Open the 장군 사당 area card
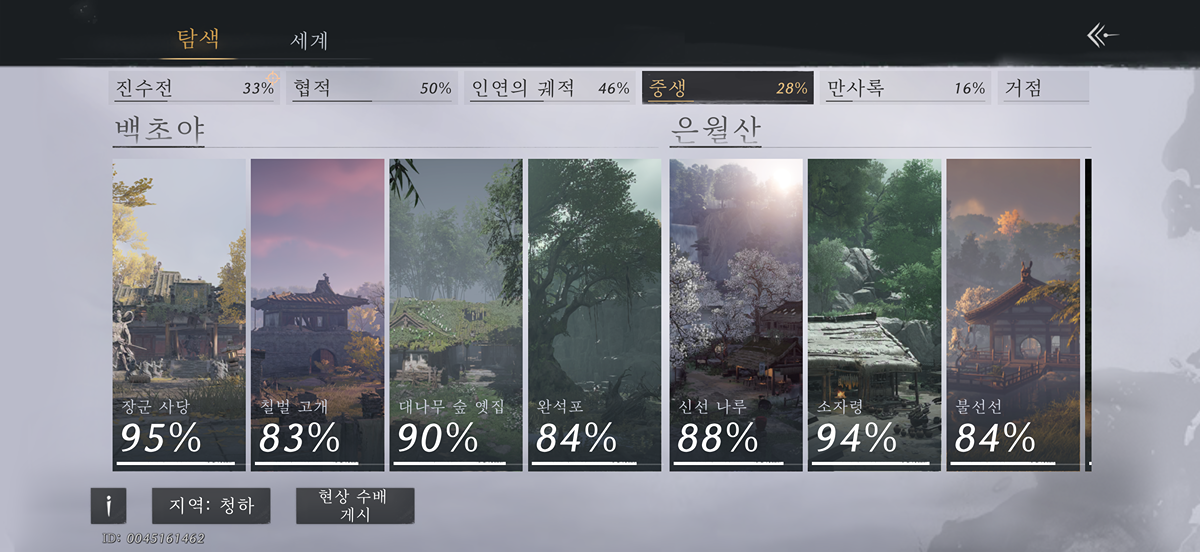Image resolution: width=1200 pixels, height=552 pixels. pos(179,314)
